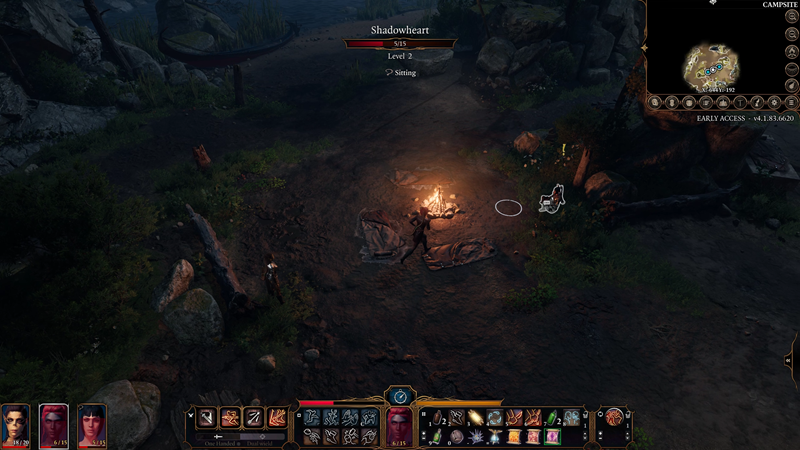Select the red-haired party member portrait
The height and width of the screenshot is (450, 800).
tap(54, 424)
